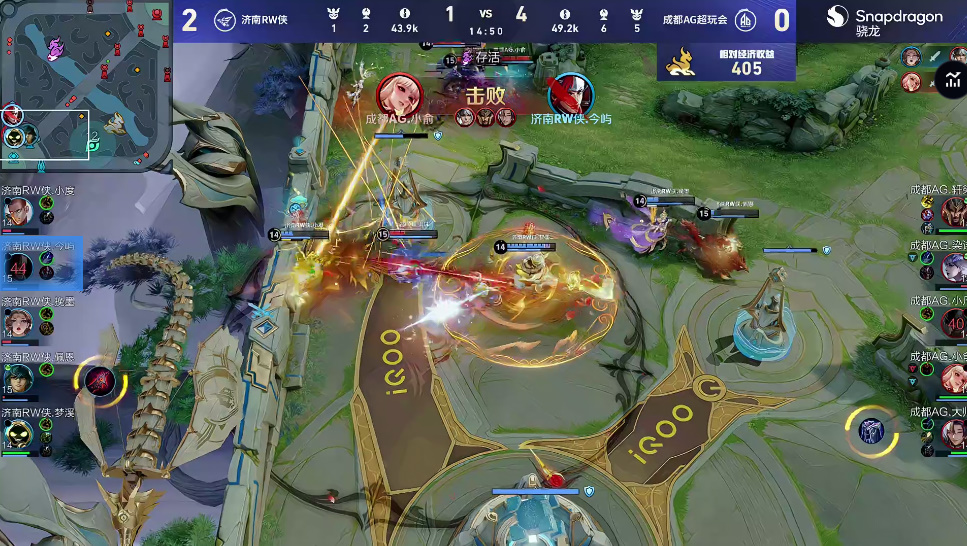The width and height of the screenshot is (967, 546).
Task: Select highlighted player 济南RW侠.今屿 panel
Action: [x=40, y=264]
